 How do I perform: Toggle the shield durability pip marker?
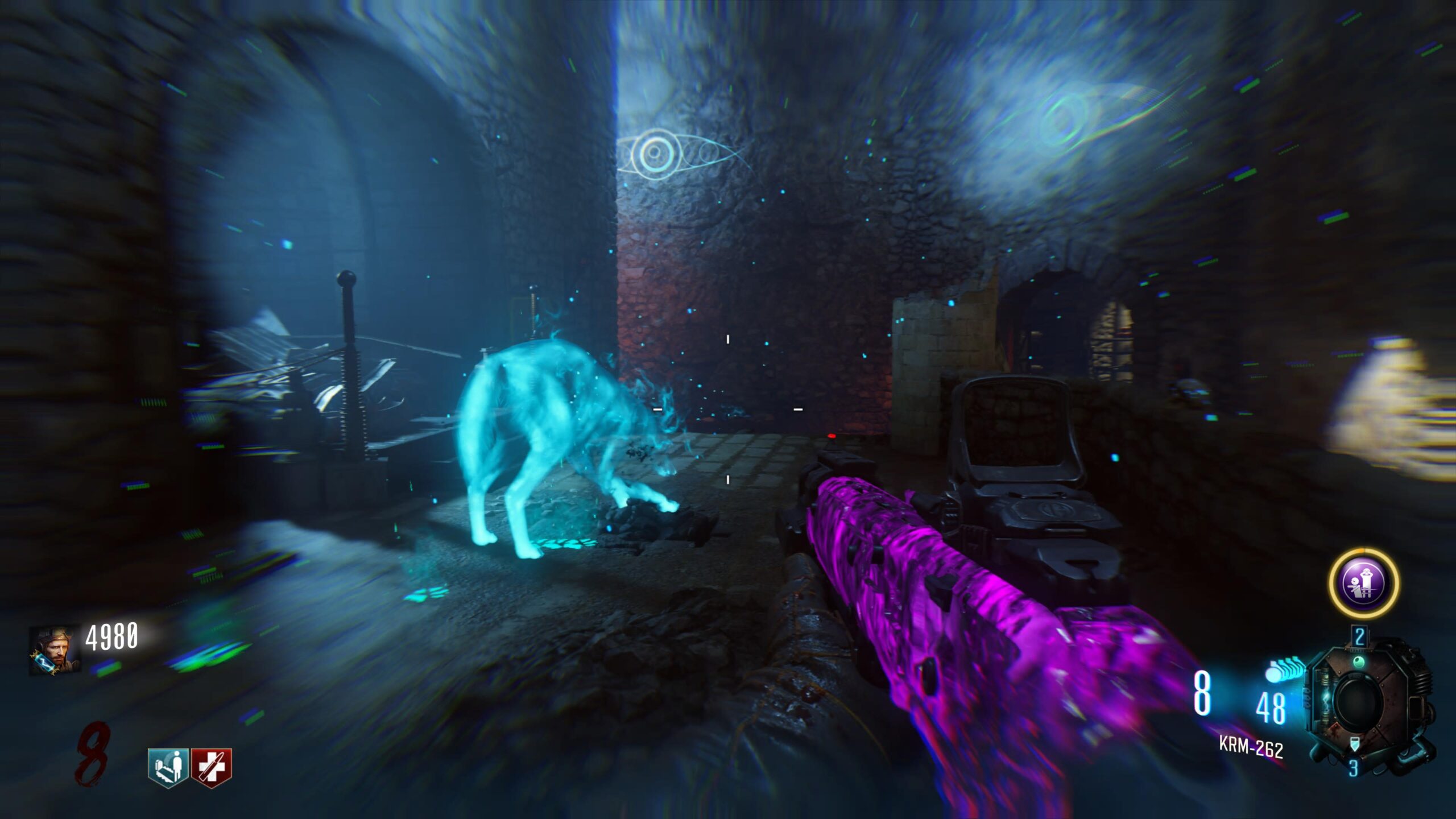coord(1355,743)
